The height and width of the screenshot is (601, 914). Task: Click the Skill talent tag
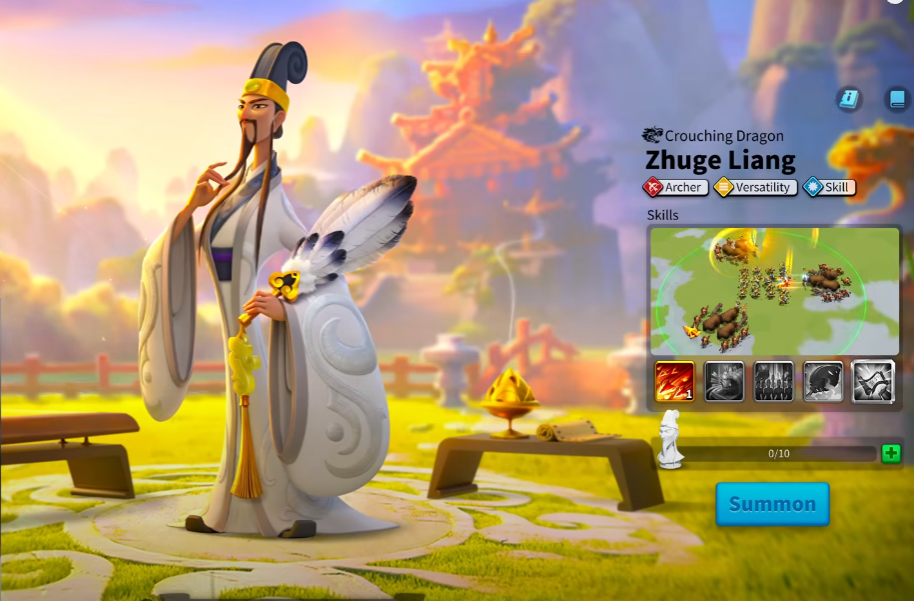click(x=829, y=187)
